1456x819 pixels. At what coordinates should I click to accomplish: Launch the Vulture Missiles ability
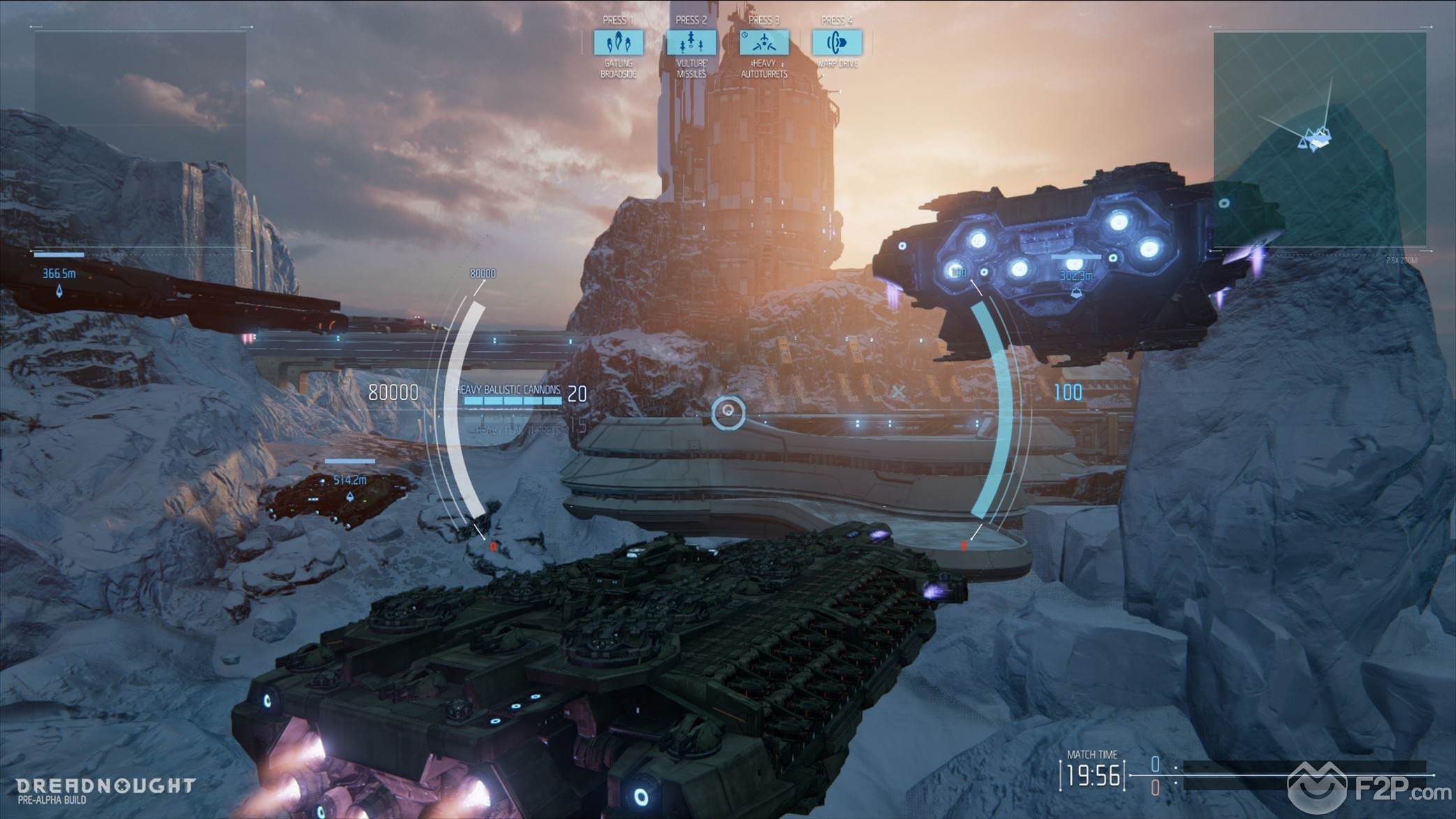[x=691, y=43]
